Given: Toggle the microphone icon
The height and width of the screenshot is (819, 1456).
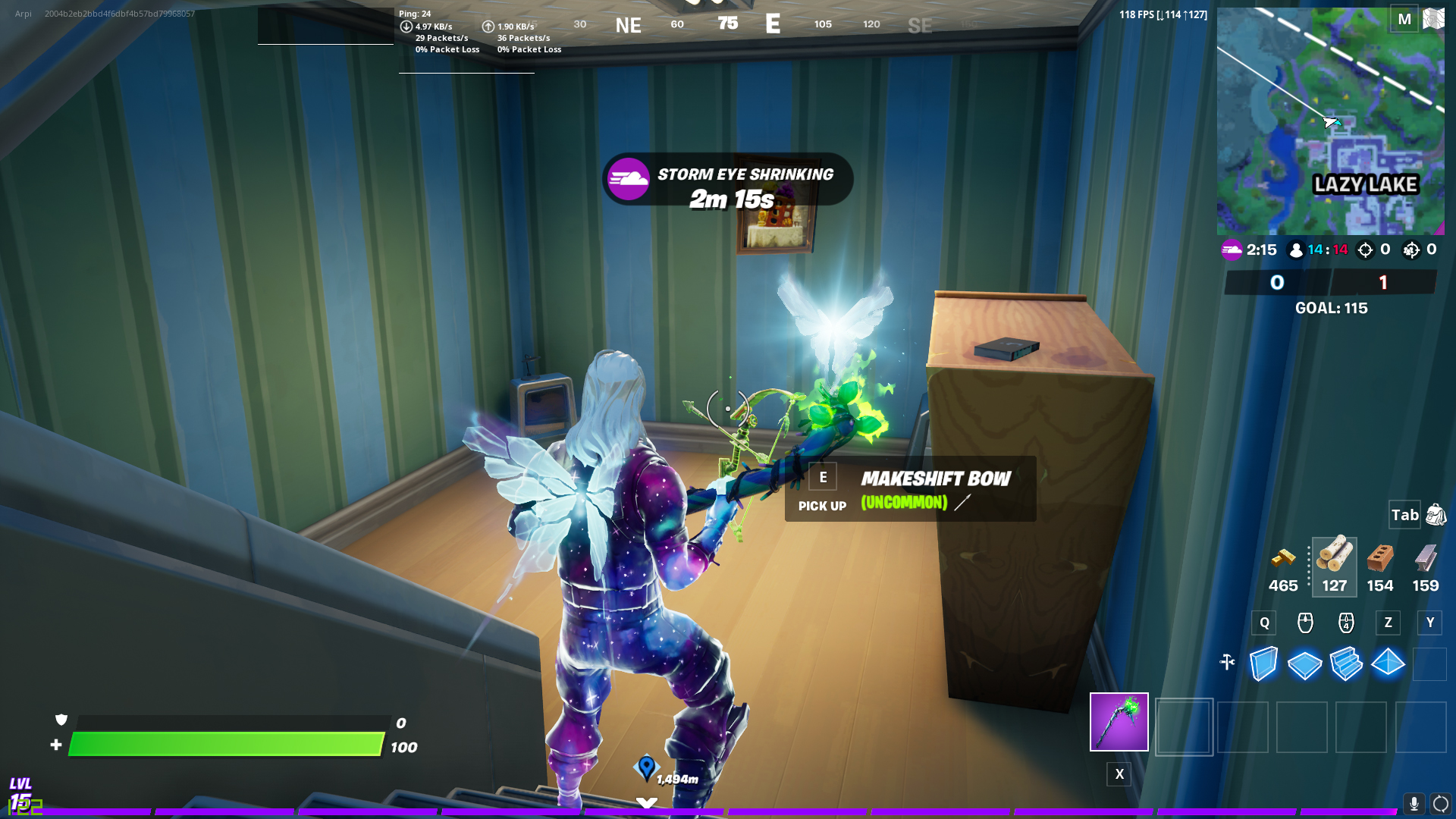Looking at the screenshot, I should tap(1414, 803).
